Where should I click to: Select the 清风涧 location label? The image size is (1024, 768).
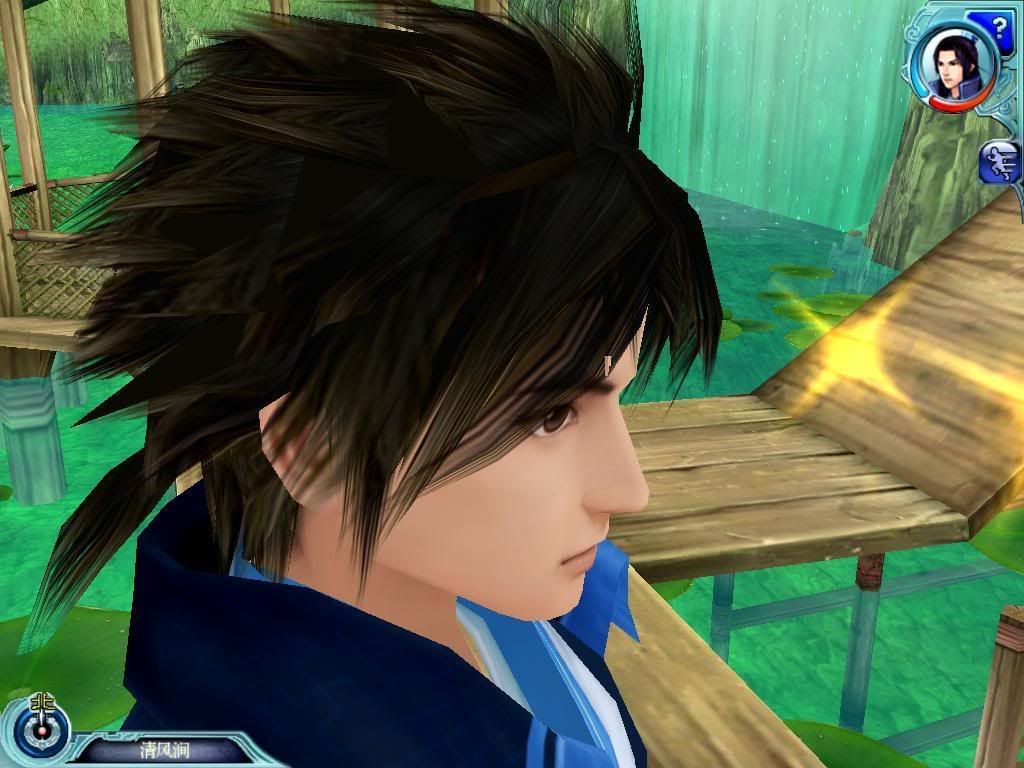164,749
